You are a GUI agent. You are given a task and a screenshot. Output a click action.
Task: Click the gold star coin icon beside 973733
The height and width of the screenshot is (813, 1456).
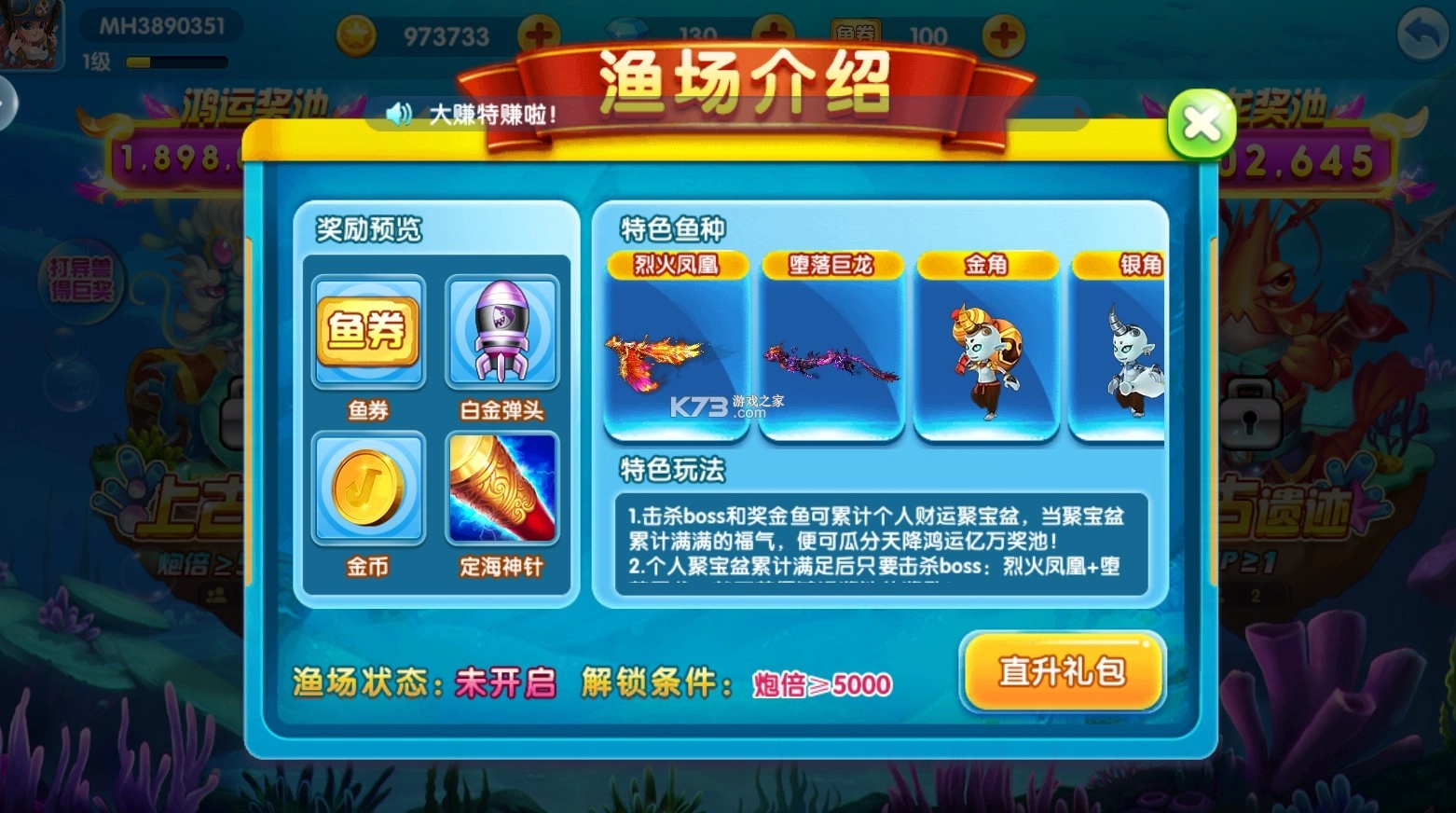pos(354,34)
